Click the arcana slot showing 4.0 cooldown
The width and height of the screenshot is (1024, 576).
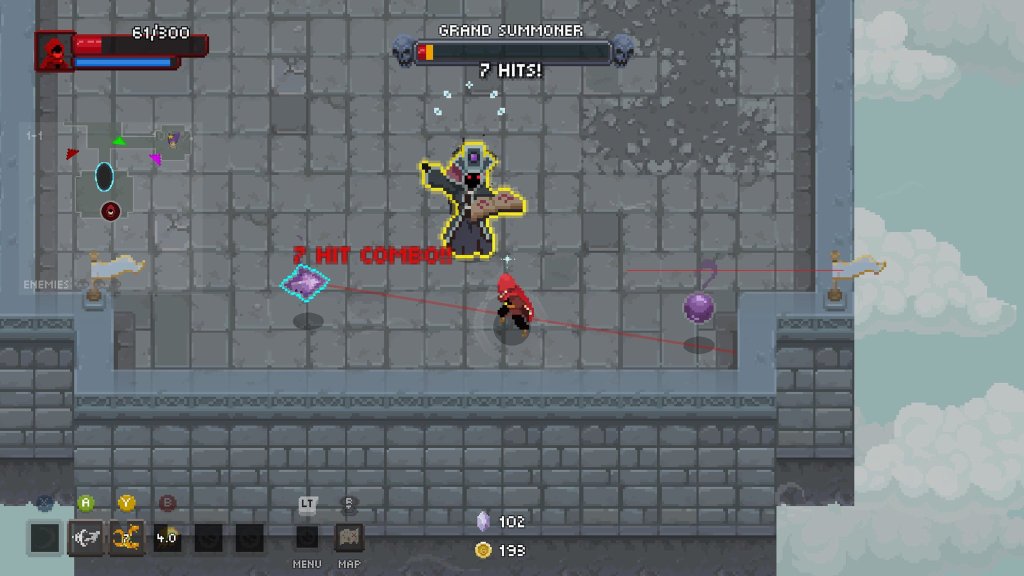coord(167,537)
